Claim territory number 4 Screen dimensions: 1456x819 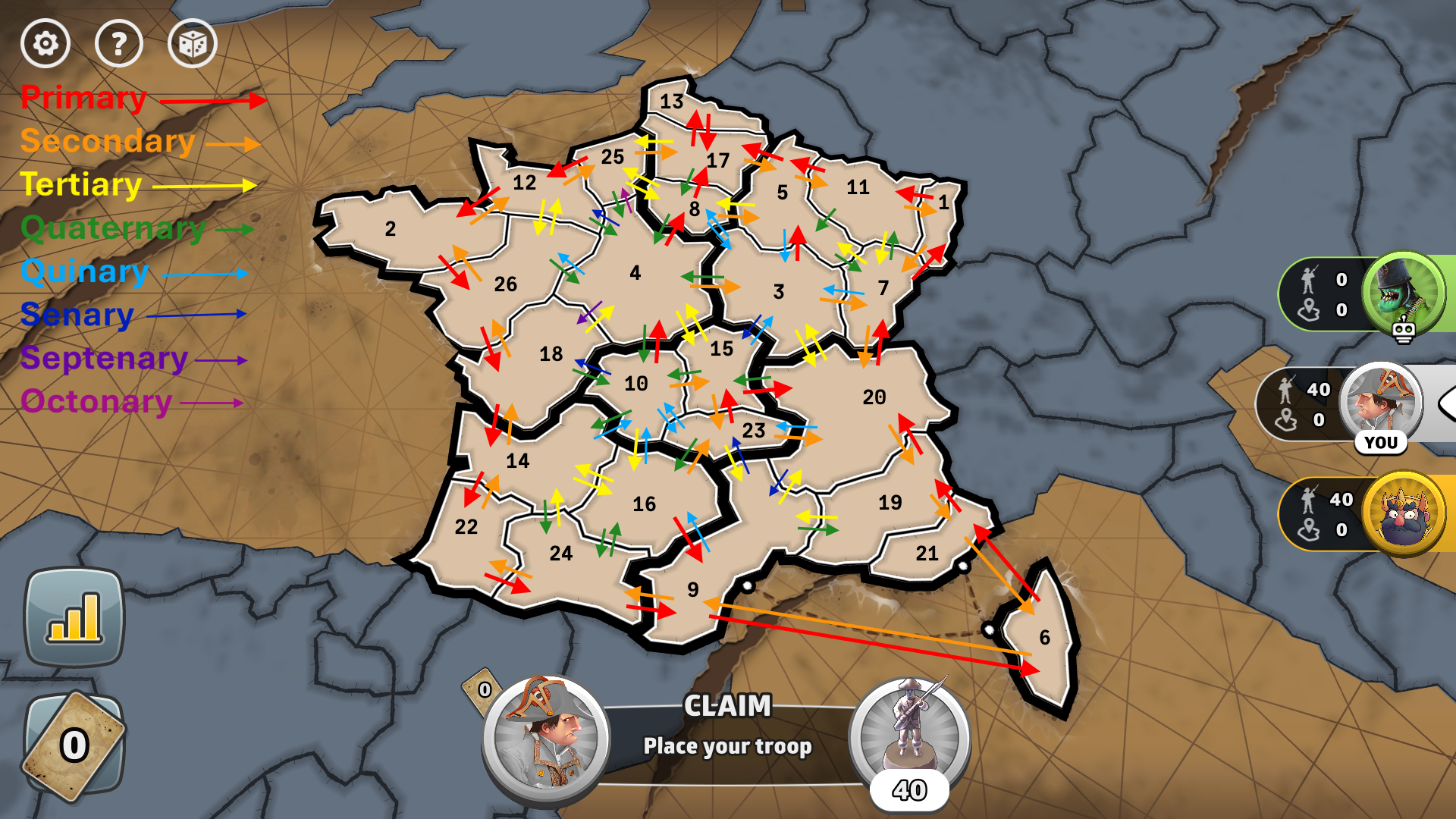(x=635, y=273)
